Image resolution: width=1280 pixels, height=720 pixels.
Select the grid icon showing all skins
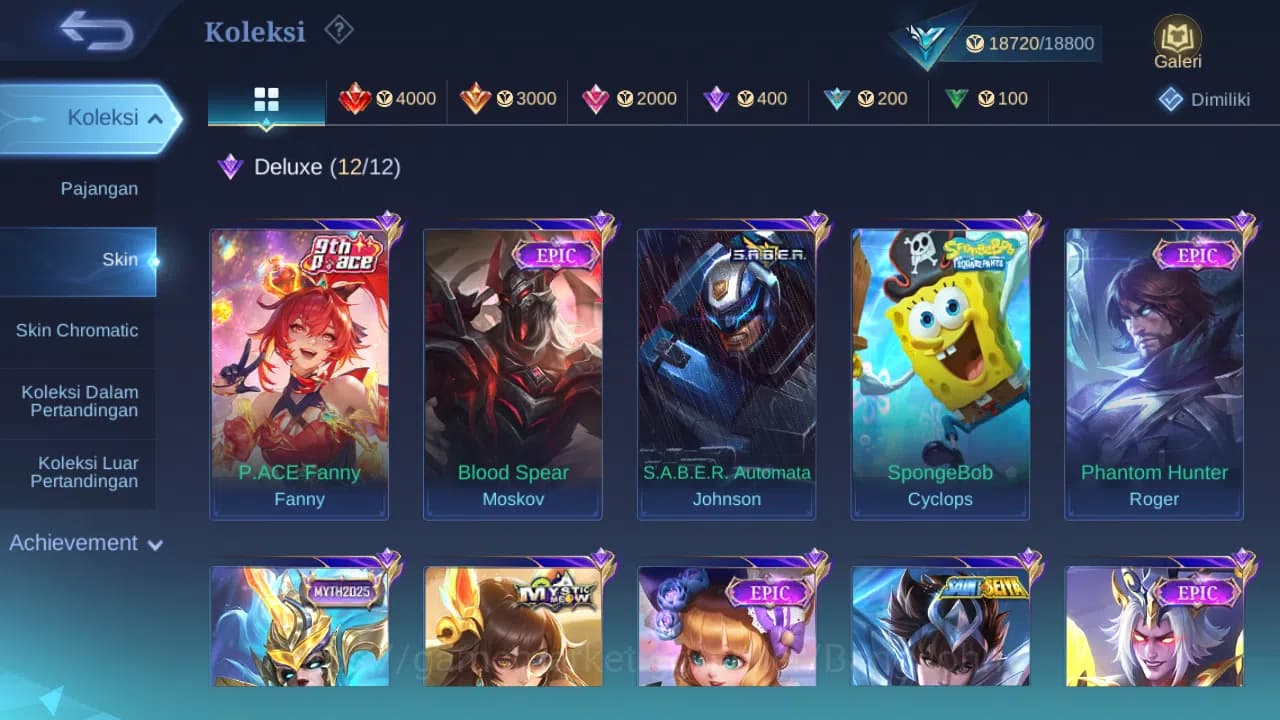click(x=265, y=99)
